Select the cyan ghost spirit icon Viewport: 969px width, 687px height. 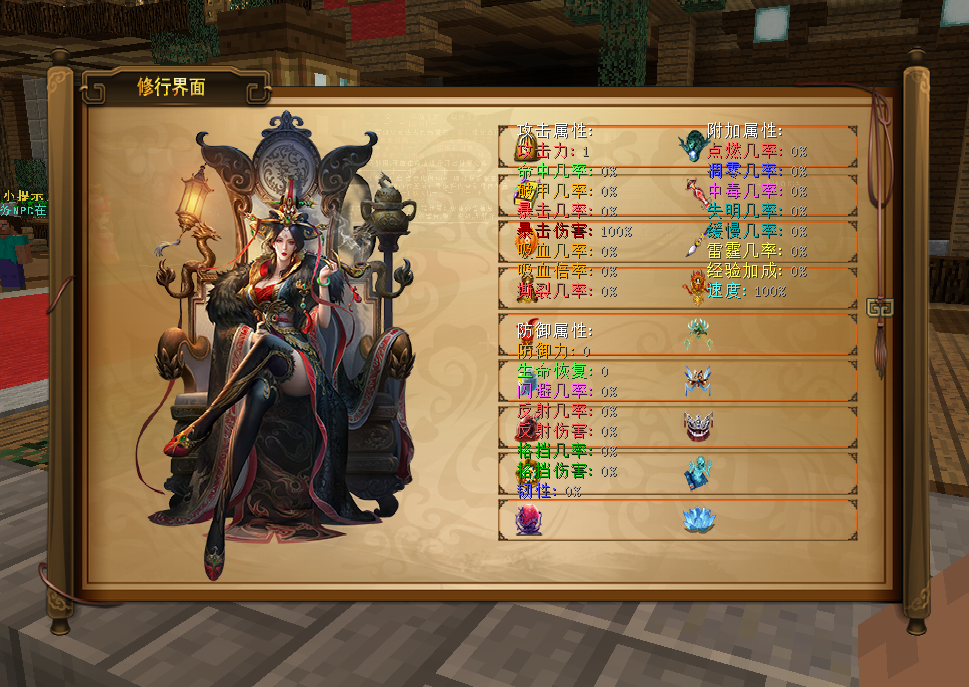pyautogui.click(x=698, y=473)
